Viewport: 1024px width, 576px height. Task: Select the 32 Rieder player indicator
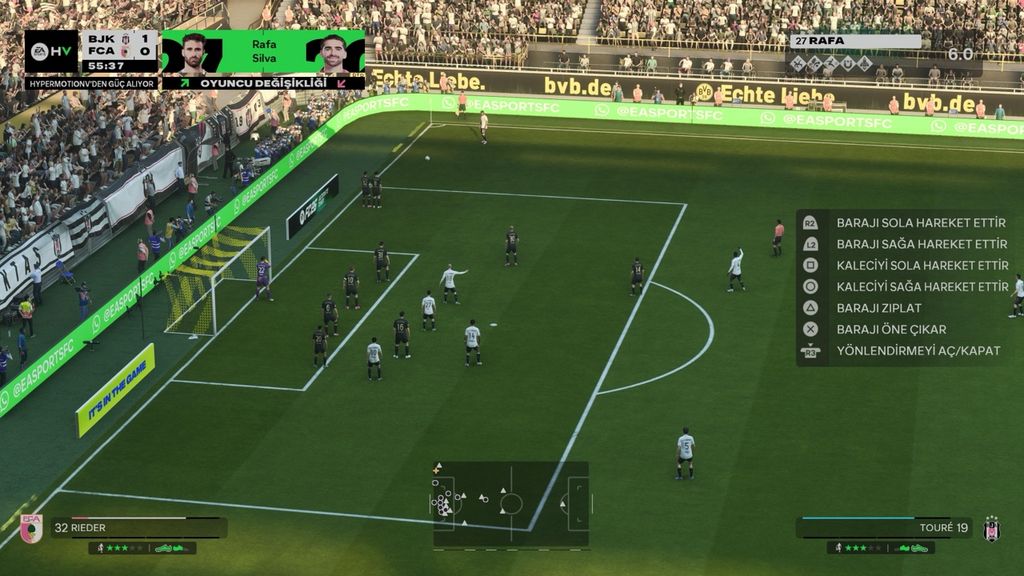click(138, 527)
